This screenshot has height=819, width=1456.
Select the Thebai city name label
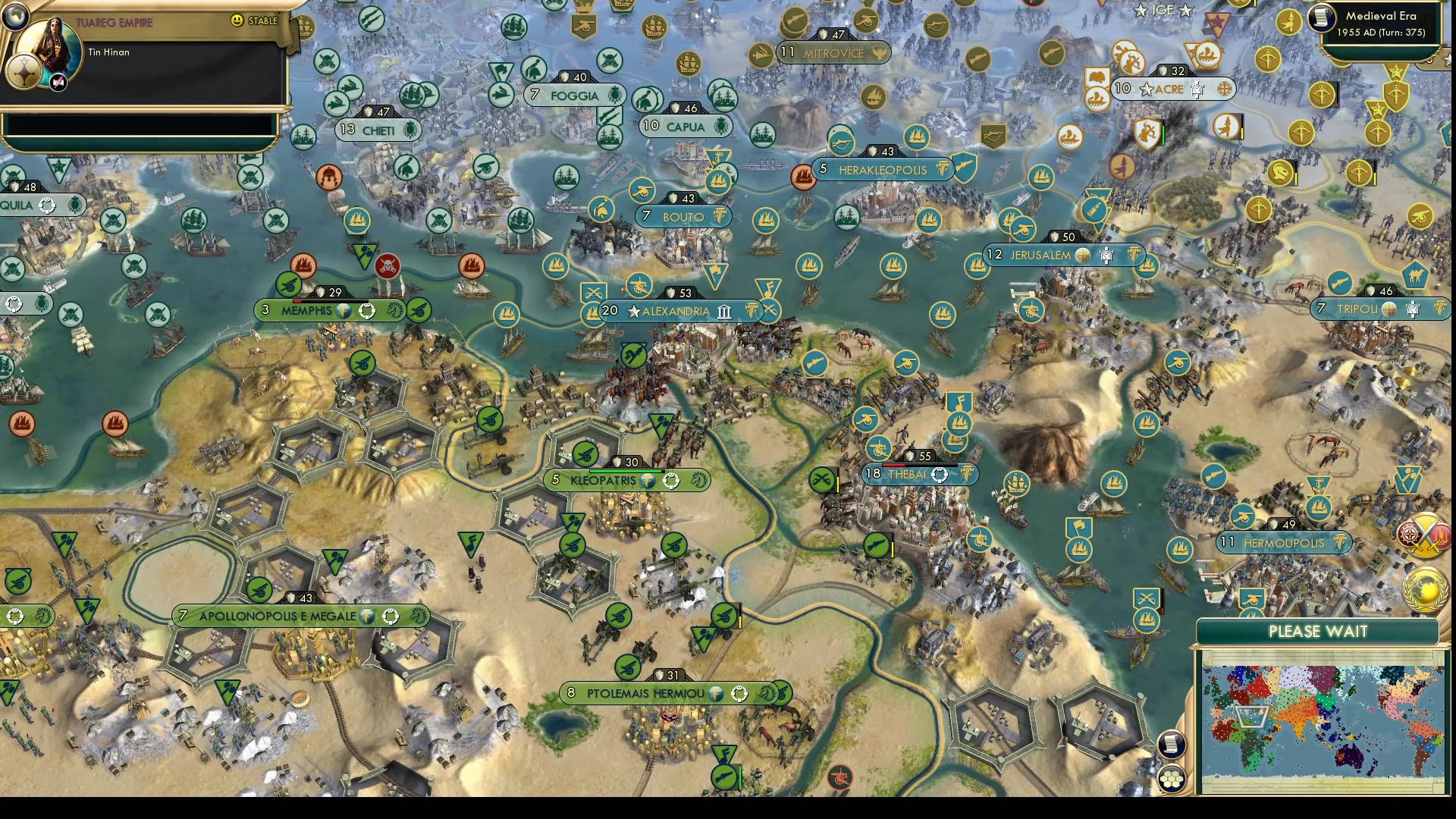click(x=907, y=473)
